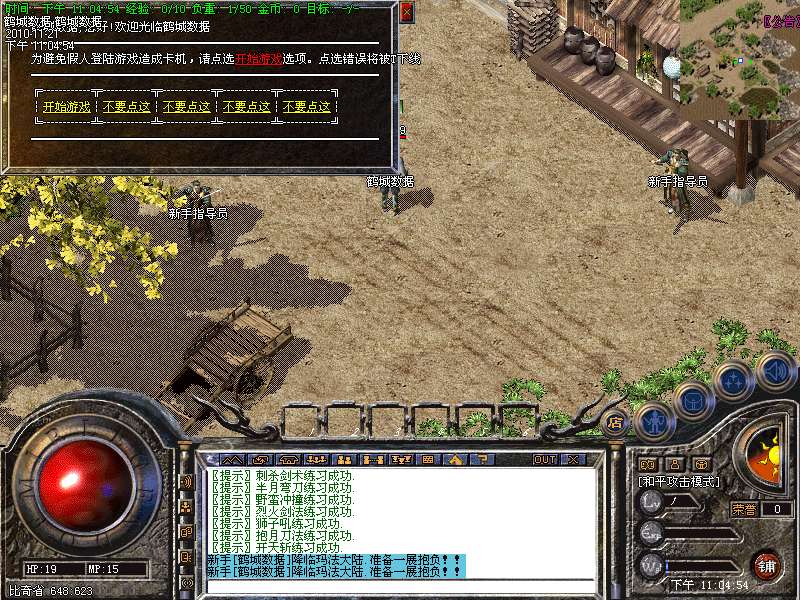Click the X button beside OUT
The image size is (800, 600).
tap(573, 459)
